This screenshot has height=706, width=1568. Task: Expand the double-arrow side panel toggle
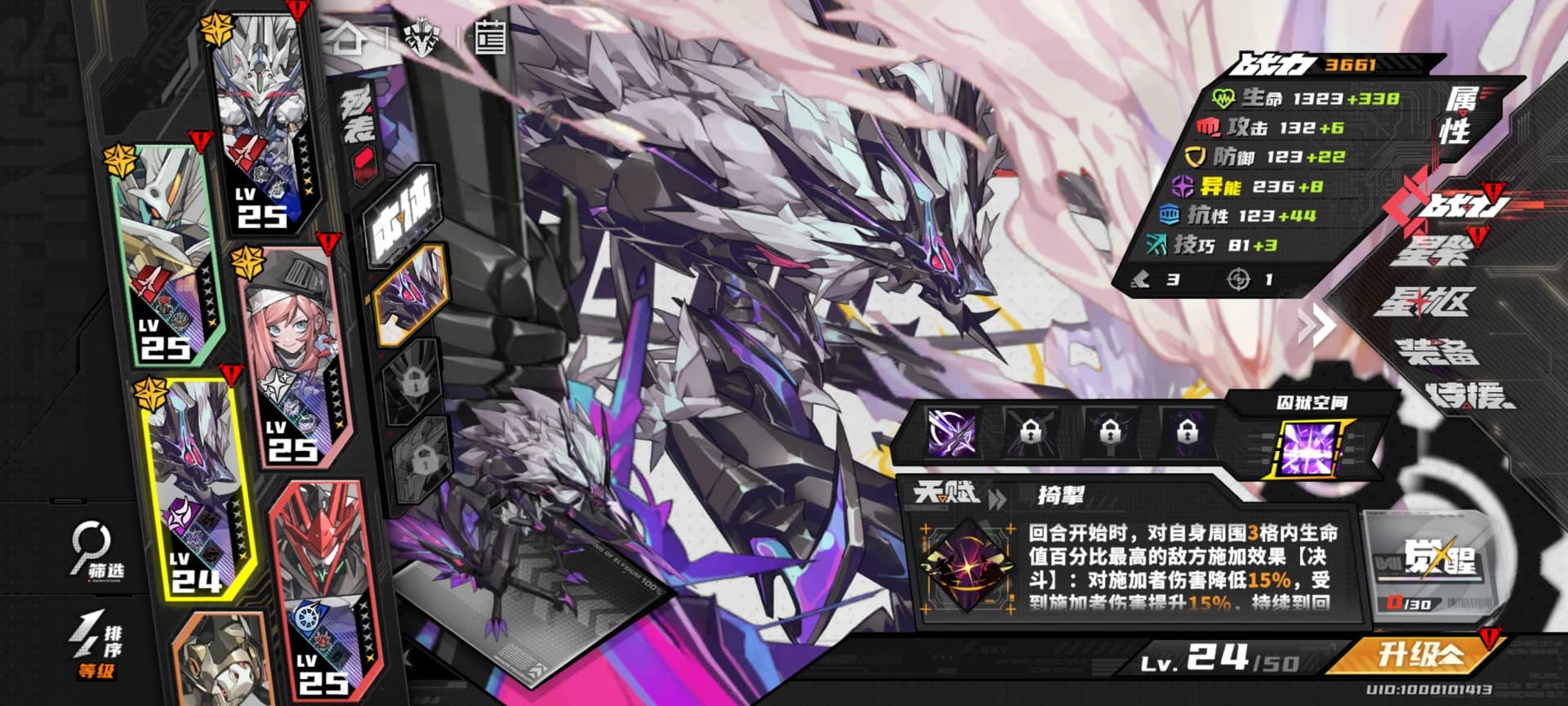pyautogui.click(x=1316, y=327)
